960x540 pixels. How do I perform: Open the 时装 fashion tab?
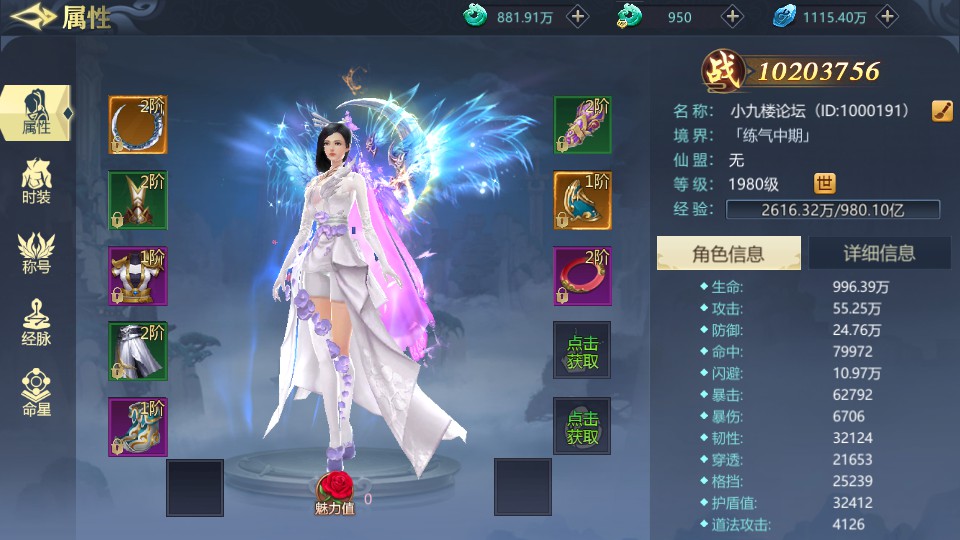[x=36, y=181]
